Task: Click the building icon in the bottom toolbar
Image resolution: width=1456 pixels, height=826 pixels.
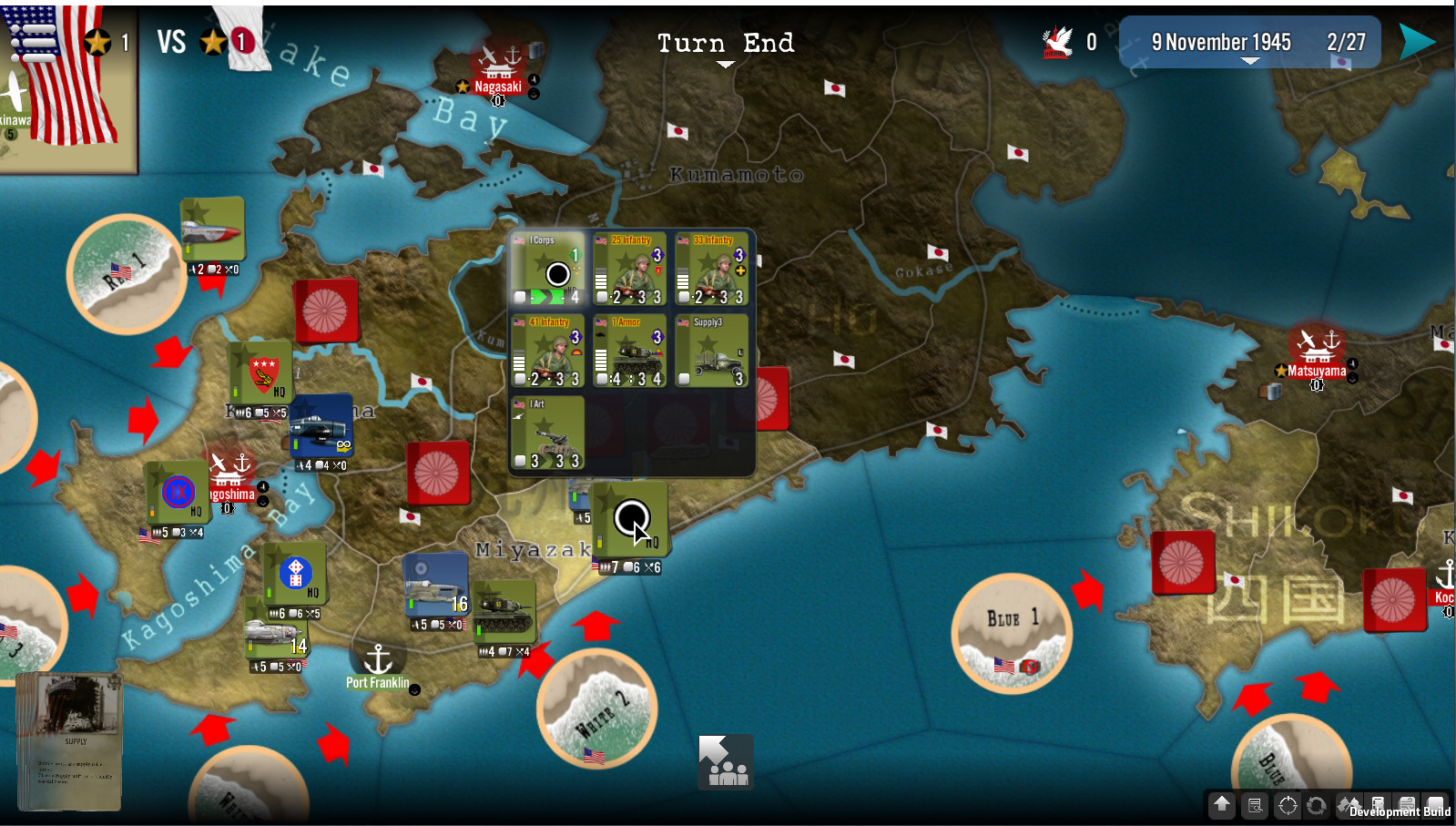Action: point(1379,805)
